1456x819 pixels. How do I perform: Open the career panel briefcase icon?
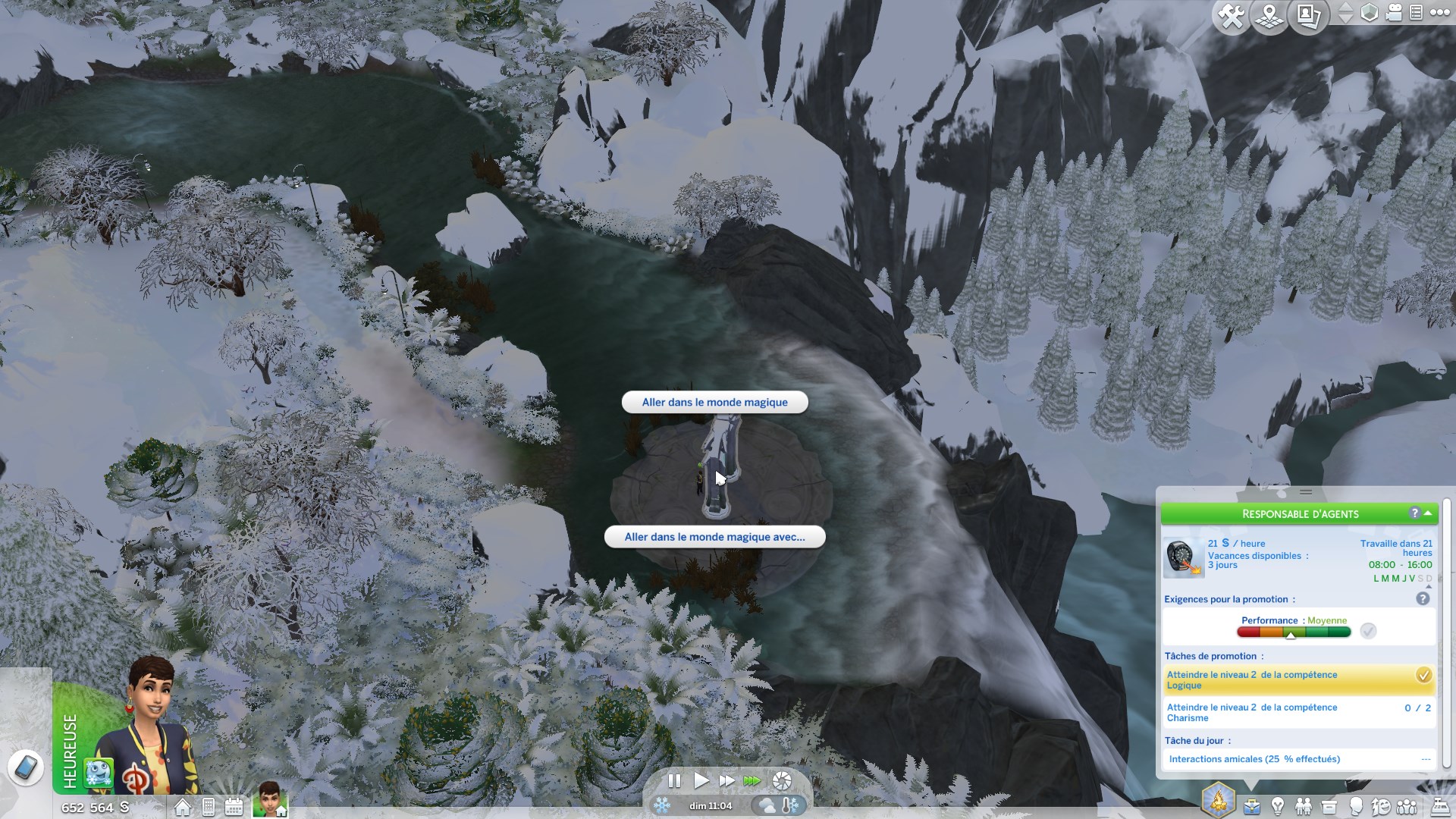pos(1252,806)
